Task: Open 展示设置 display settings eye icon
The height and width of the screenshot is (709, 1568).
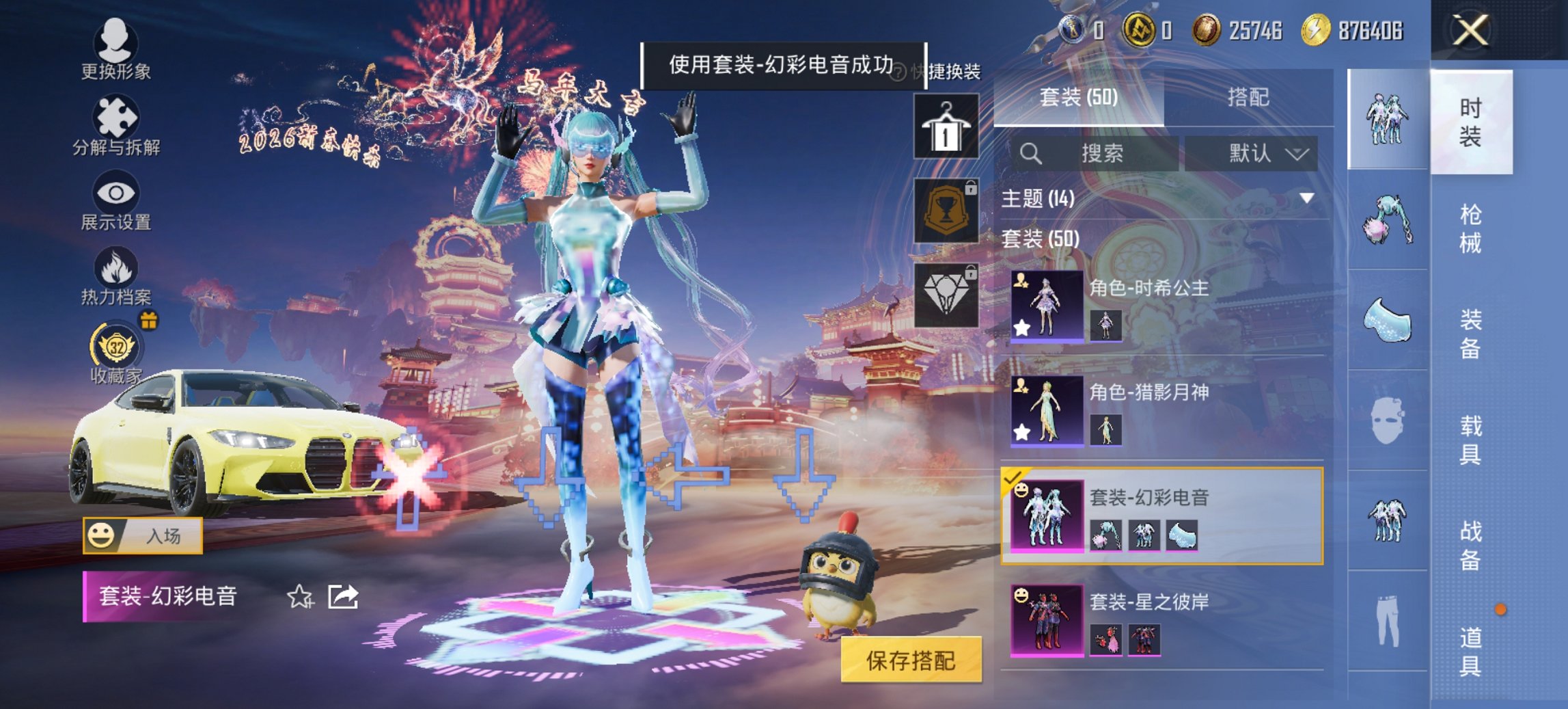Action: coord(115,198)
